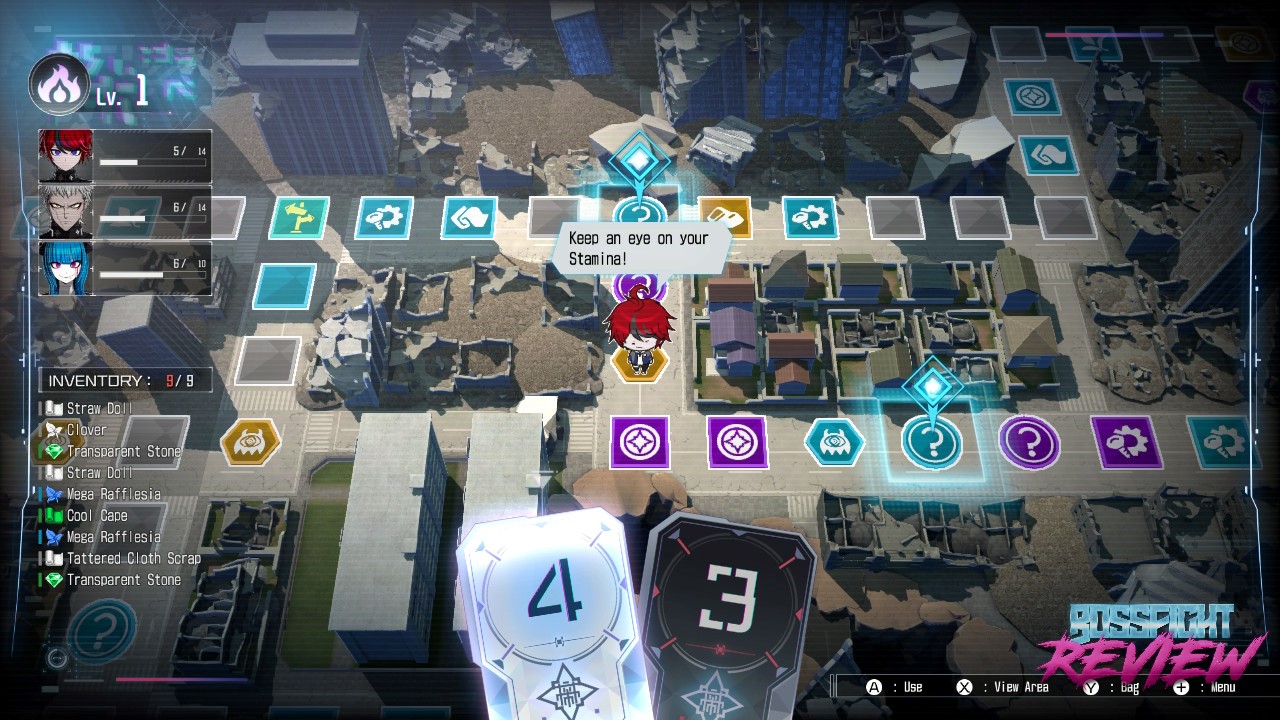Choose the yellow monster board tile
The width and height of the screenshot is (1280, 720).
coord(250,441)
